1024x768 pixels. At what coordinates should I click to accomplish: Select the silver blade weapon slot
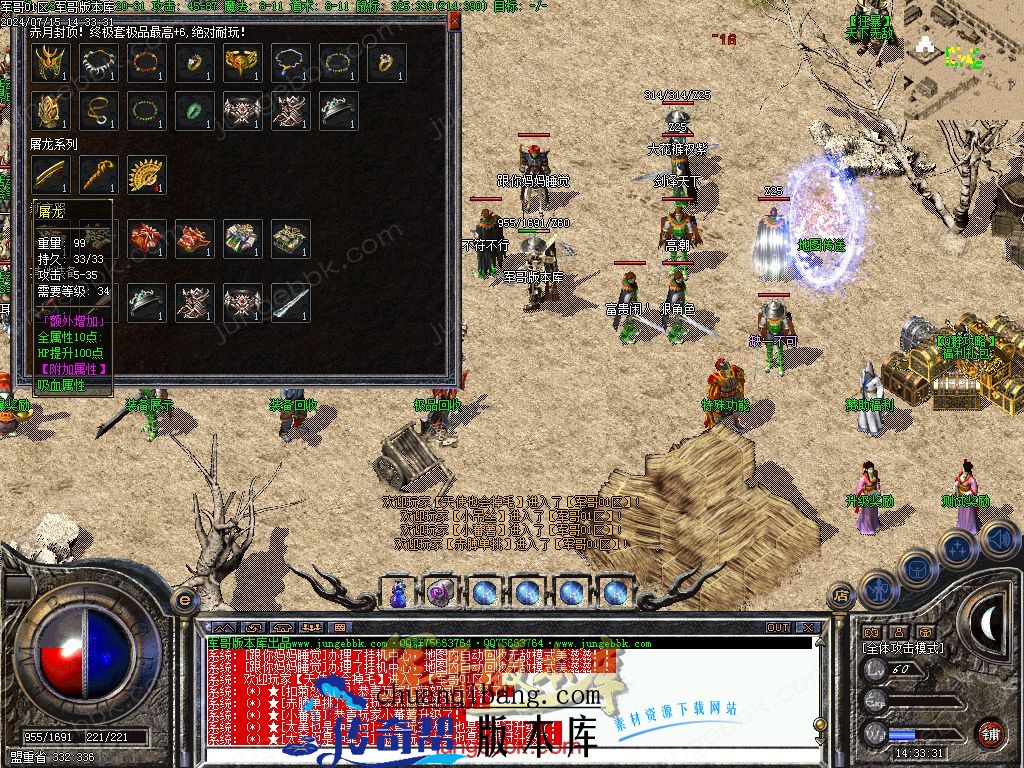pos(290,303)
